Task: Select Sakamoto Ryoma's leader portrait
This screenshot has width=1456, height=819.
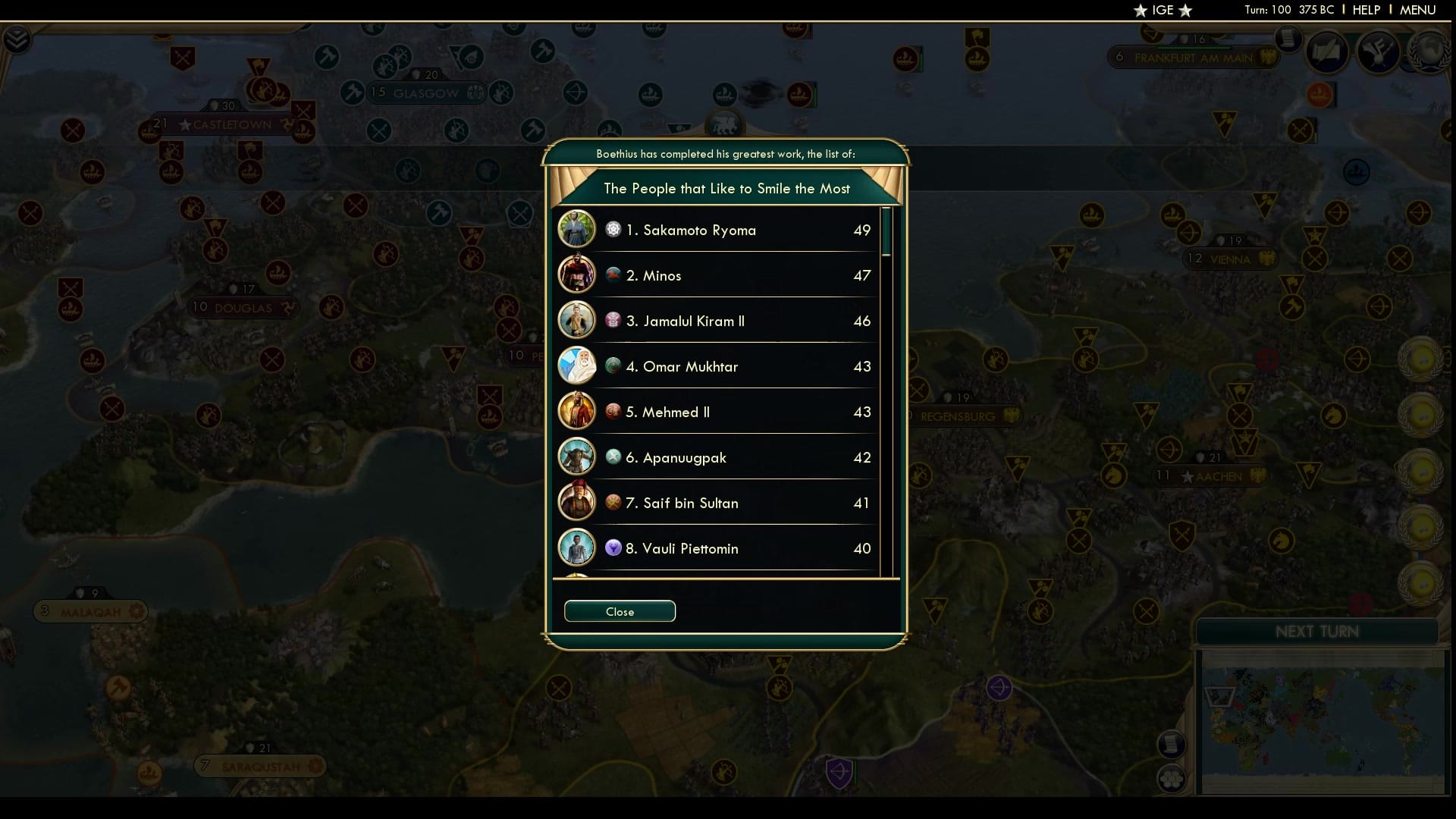Action: point(577,228)
